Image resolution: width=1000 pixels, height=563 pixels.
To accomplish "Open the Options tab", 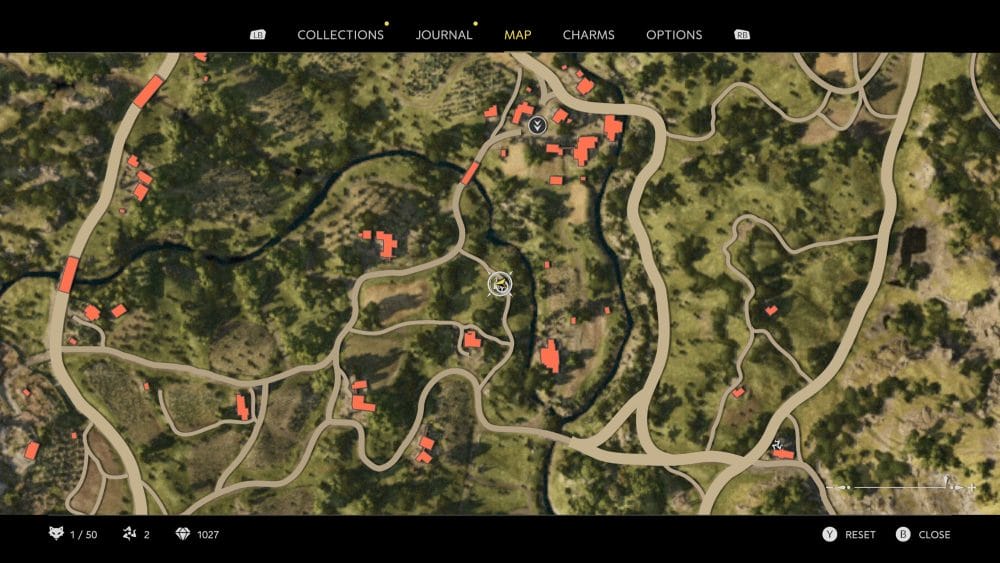I will point(674,35).
